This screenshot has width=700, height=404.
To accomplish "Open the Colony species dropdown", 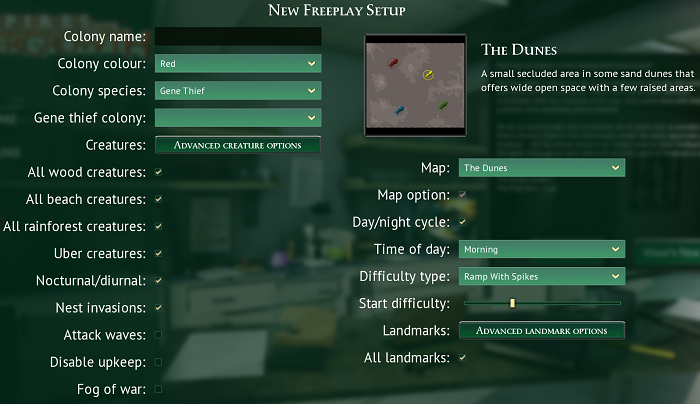I will pos(238,91).
